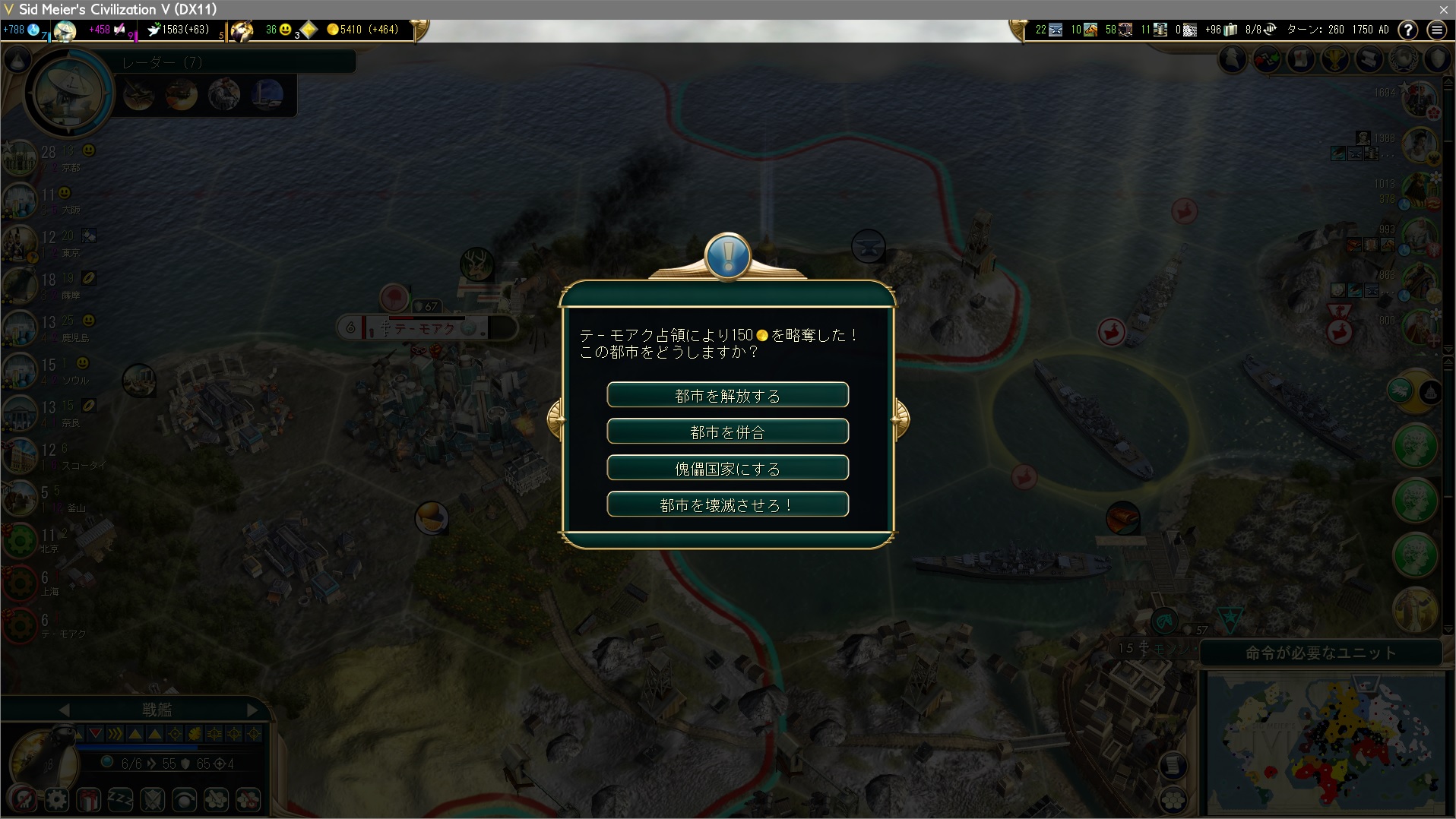Open the question mark help icon
Screen dimensions: 1456x819
click(x=1408, y=30)
